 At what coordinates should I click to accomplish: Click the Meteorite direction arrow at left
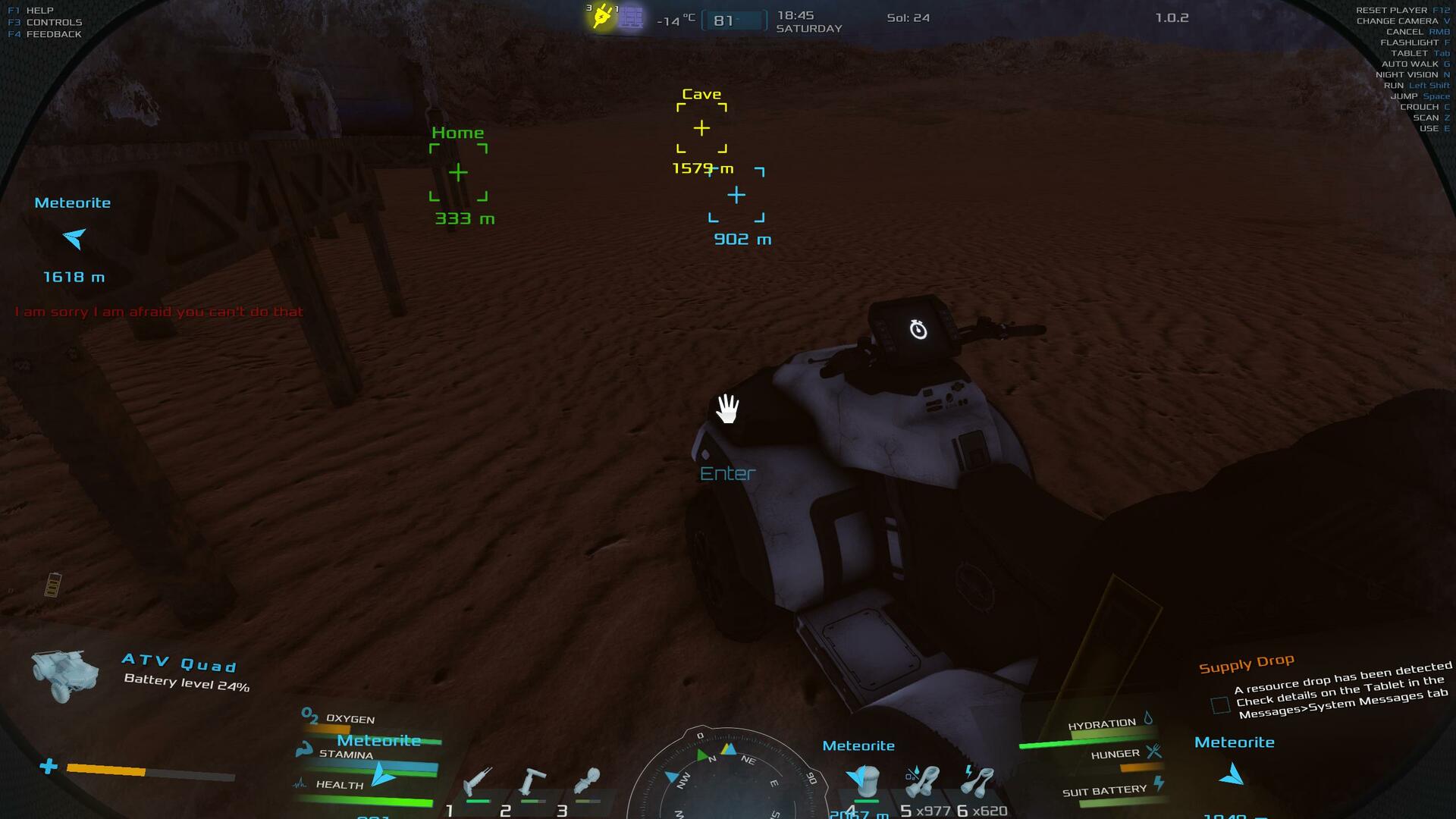[74, 239]
